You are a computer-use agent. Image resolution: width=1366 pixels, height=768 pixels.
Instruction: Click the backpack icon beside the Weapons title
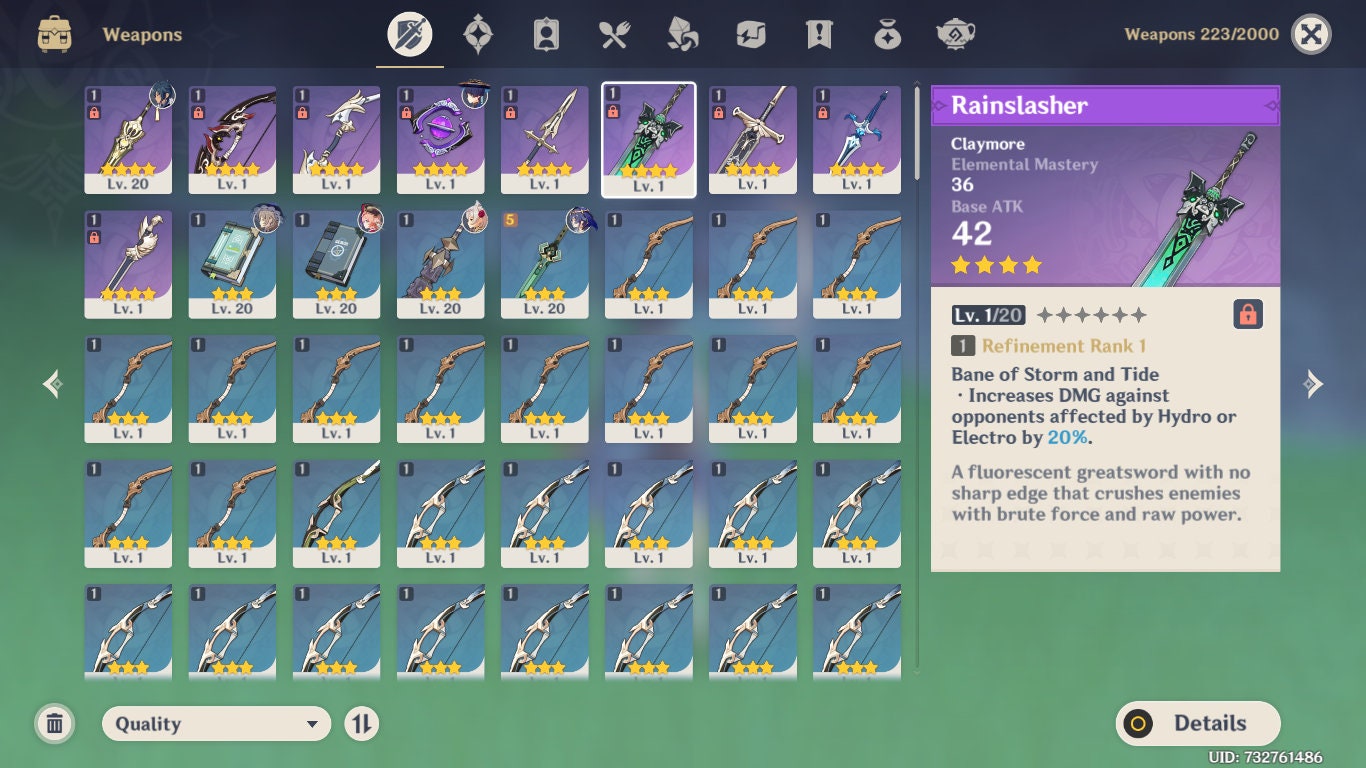click(55, 33)
